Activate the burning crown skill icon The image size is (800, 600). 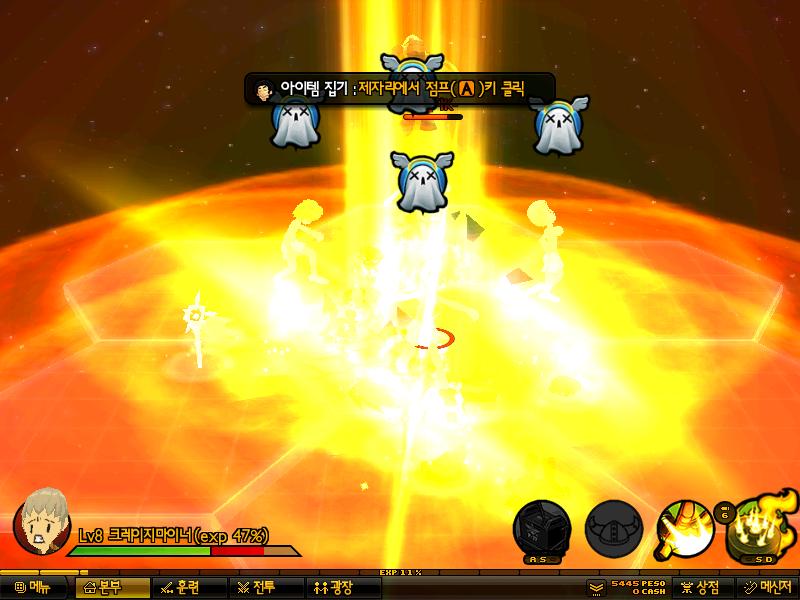coord(760,526)
